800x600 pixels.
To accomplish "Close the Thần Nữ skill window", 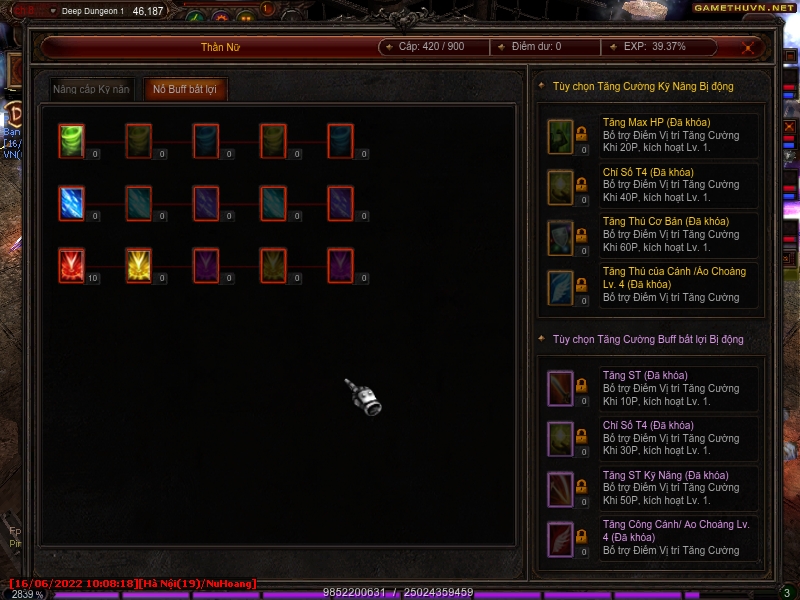I will coord(748,47).
